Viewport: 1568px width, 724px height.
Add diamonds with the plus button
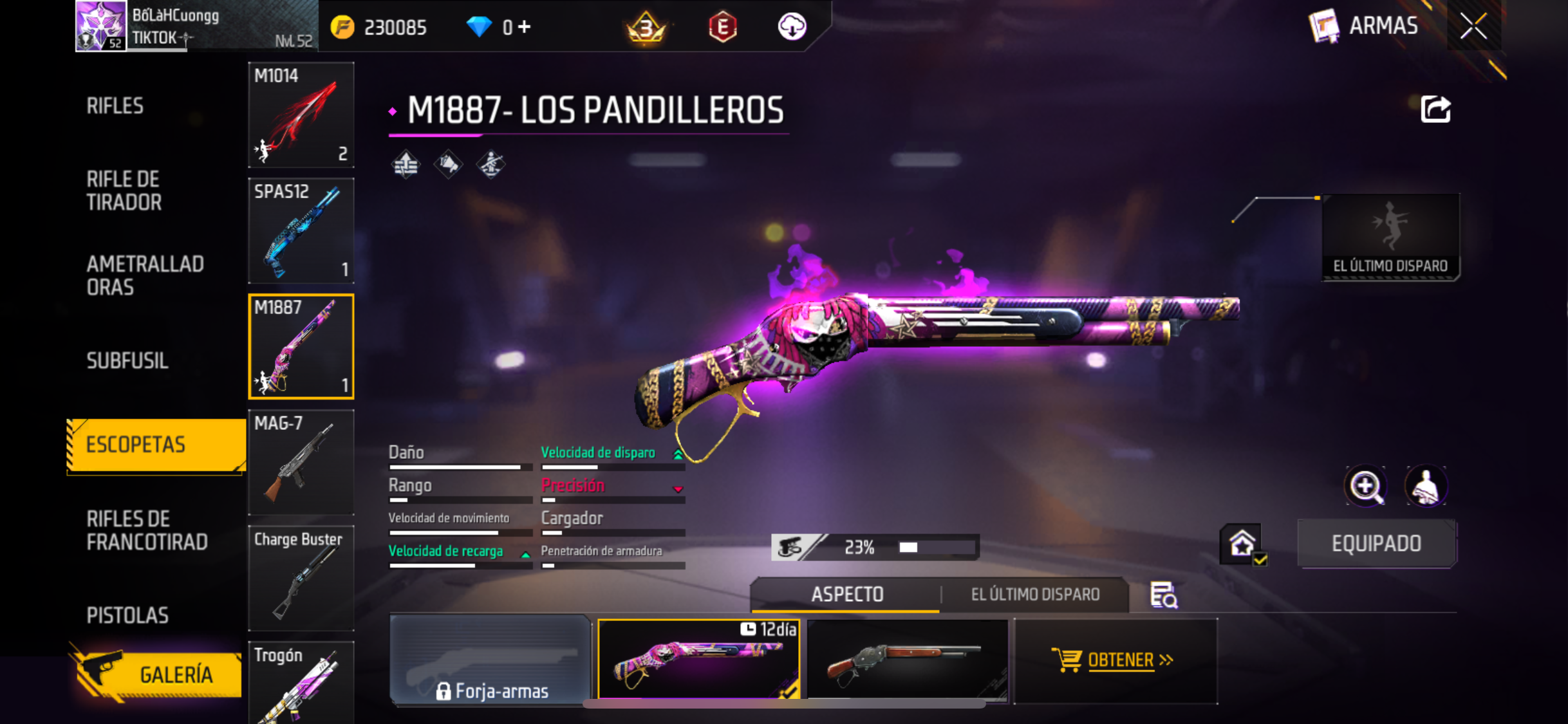(x=525, y=27)
